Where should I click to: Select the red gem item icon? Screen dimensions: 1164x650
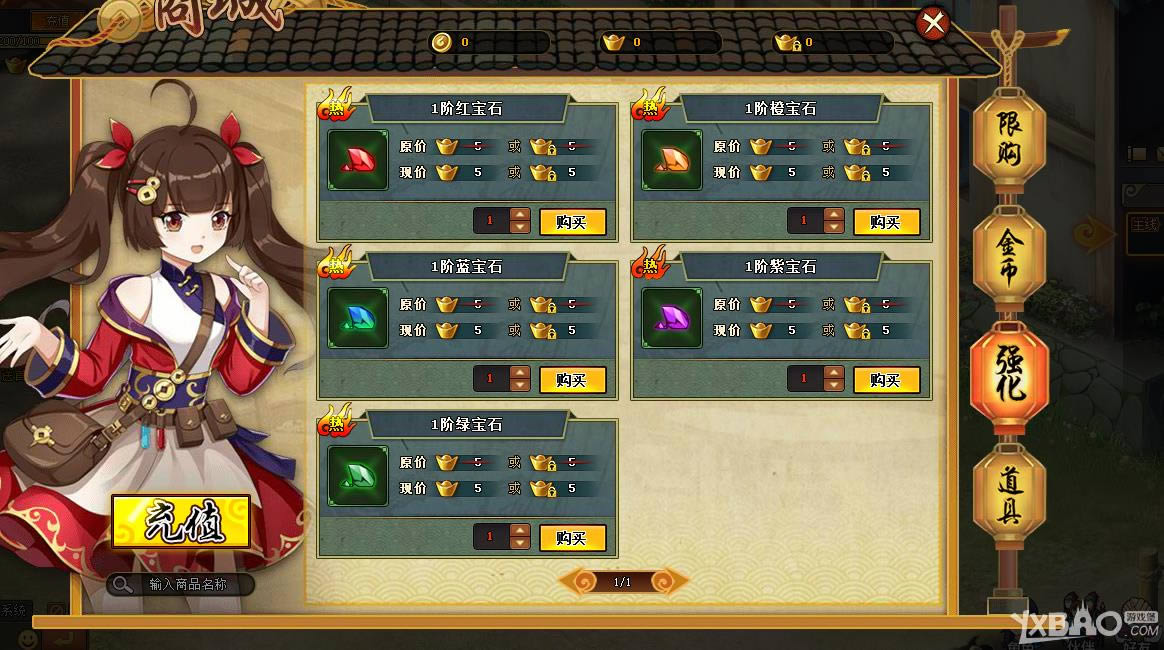pos(358,160)
